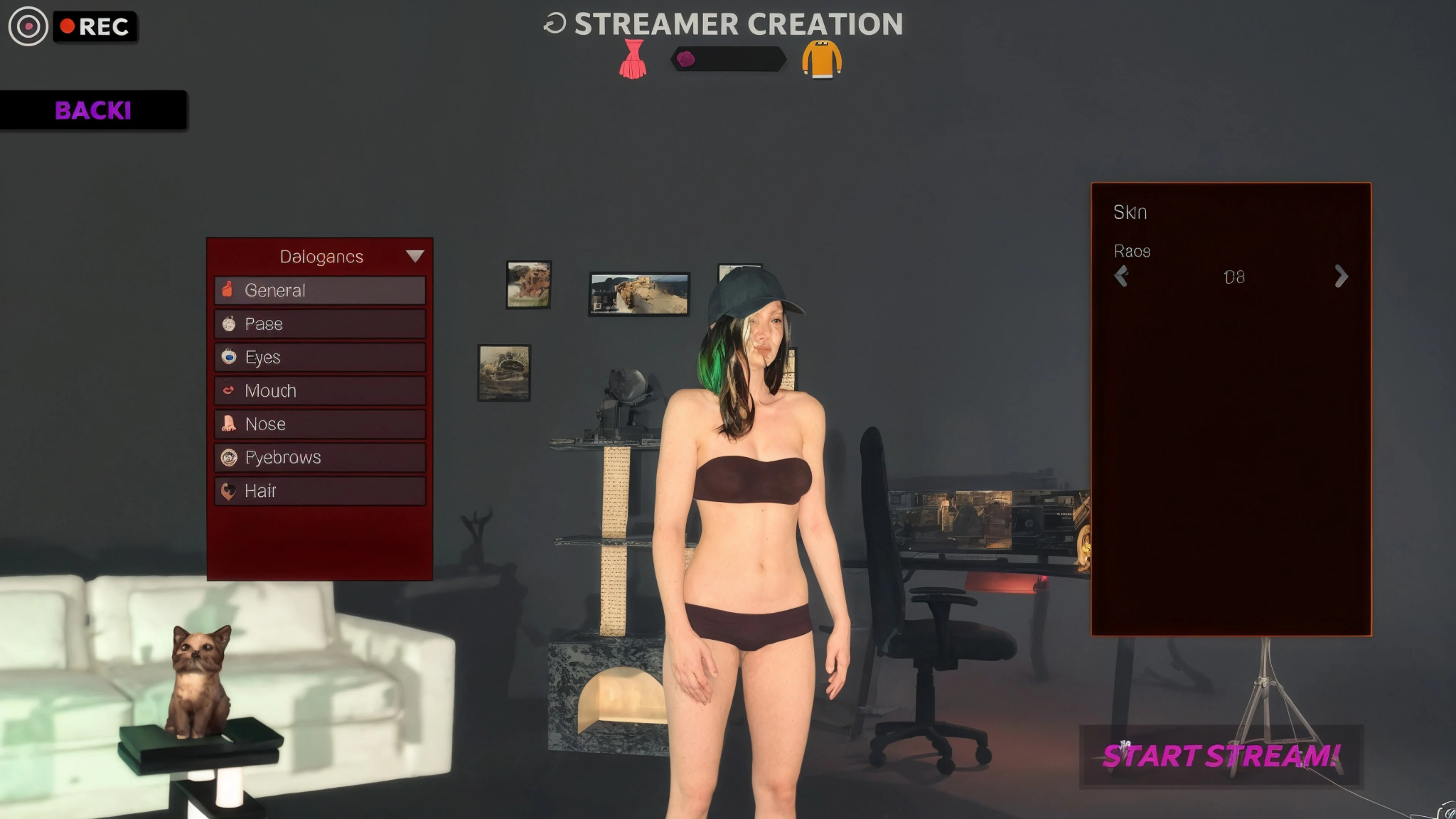Click the left arrow to change Race
1456x819 pixels.
tap(1122, 276)
